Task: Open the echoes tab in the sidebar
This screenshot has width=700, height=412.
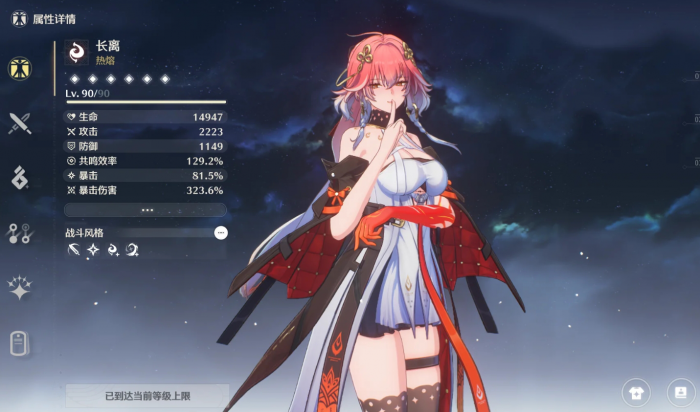Action: [x=20, y=178]
